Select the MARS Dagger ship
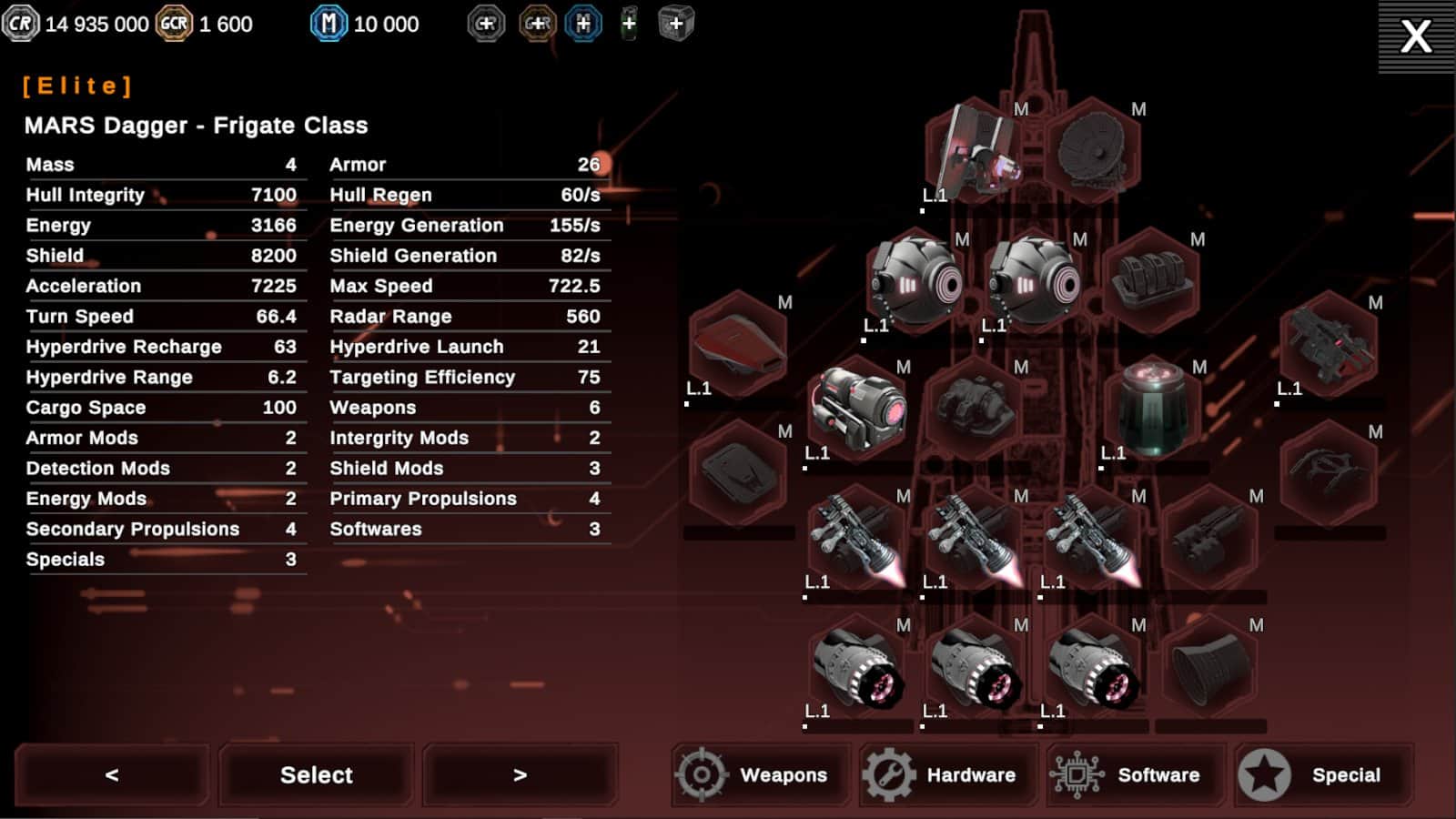This screenshot has height=819, width=1456. [x=316, y=775]
